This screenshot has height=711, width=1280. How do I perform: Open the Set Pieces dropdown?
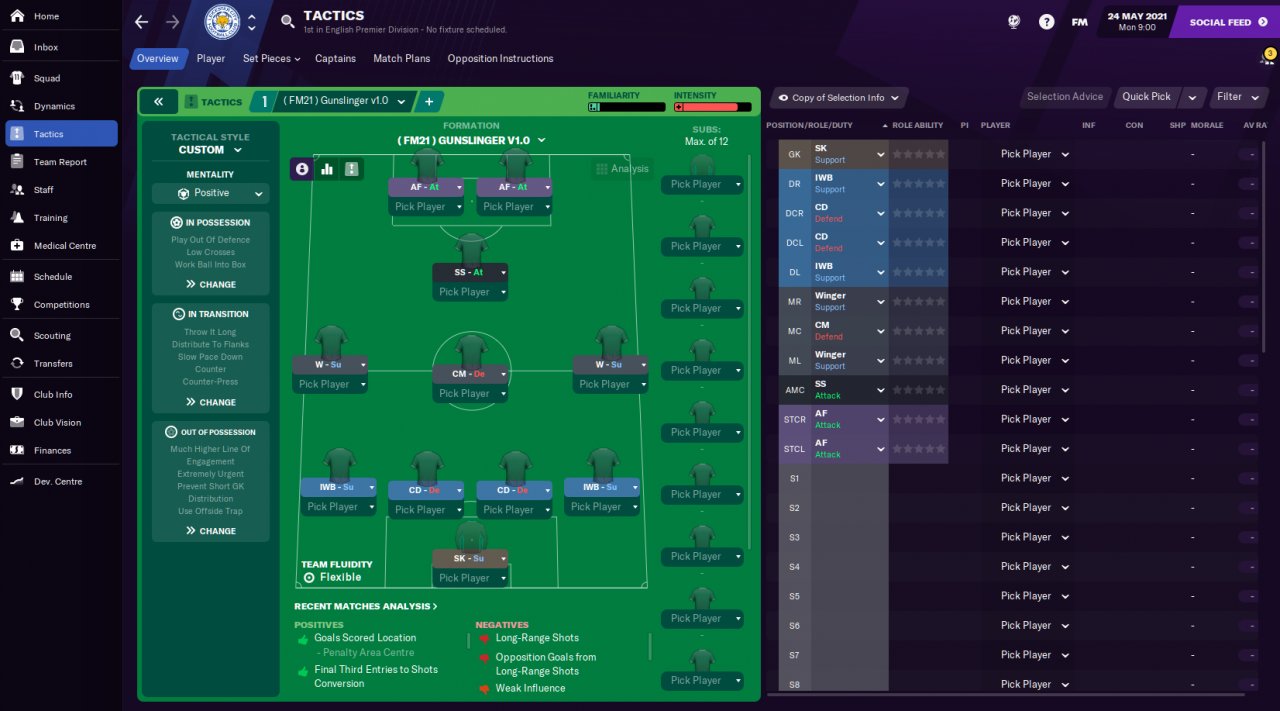point(271,59)
